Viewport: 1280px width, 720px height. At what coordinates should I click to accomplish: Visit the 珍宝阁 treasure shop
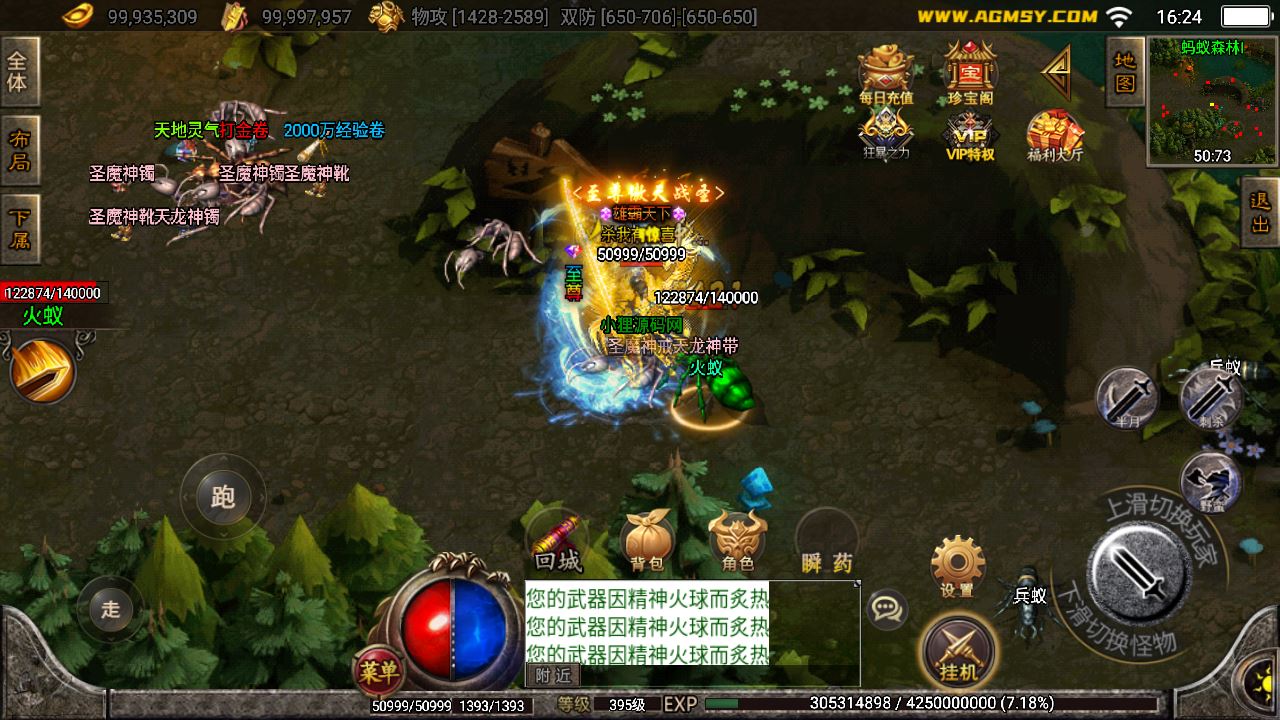point(968,74)
